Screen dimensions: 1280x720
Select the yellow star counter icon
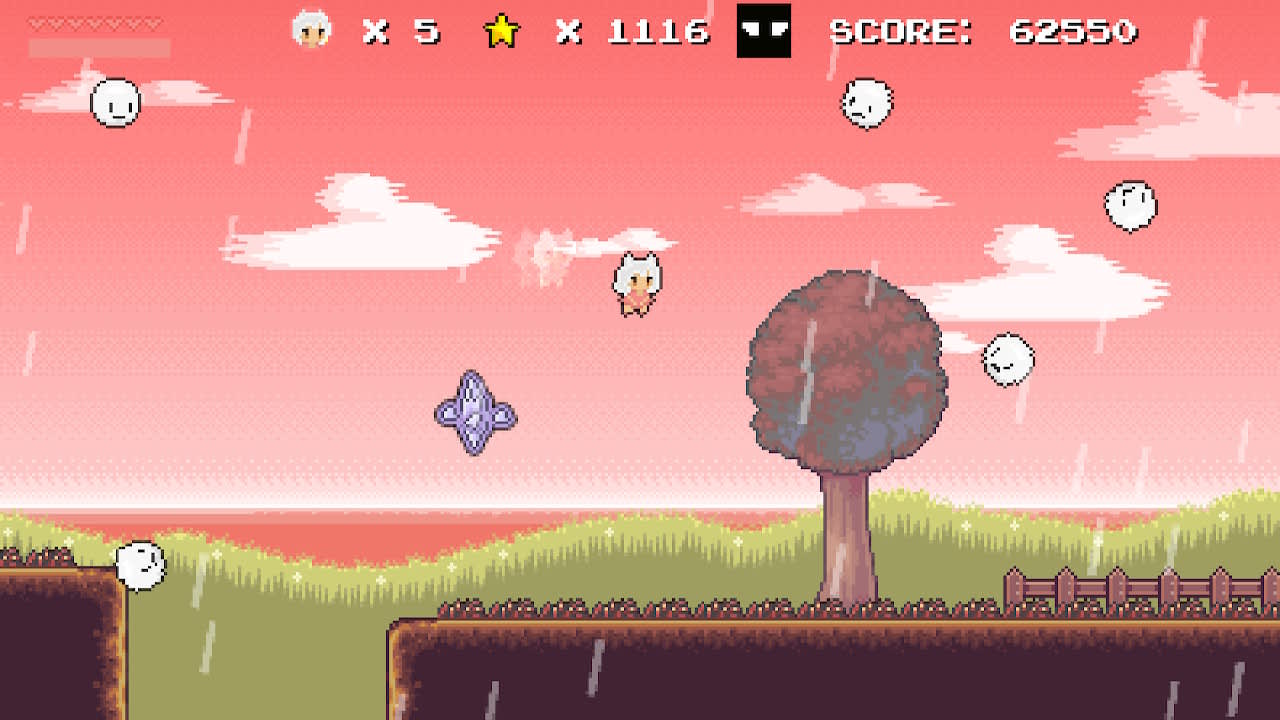pyautogui.click(x=503, y=31)
